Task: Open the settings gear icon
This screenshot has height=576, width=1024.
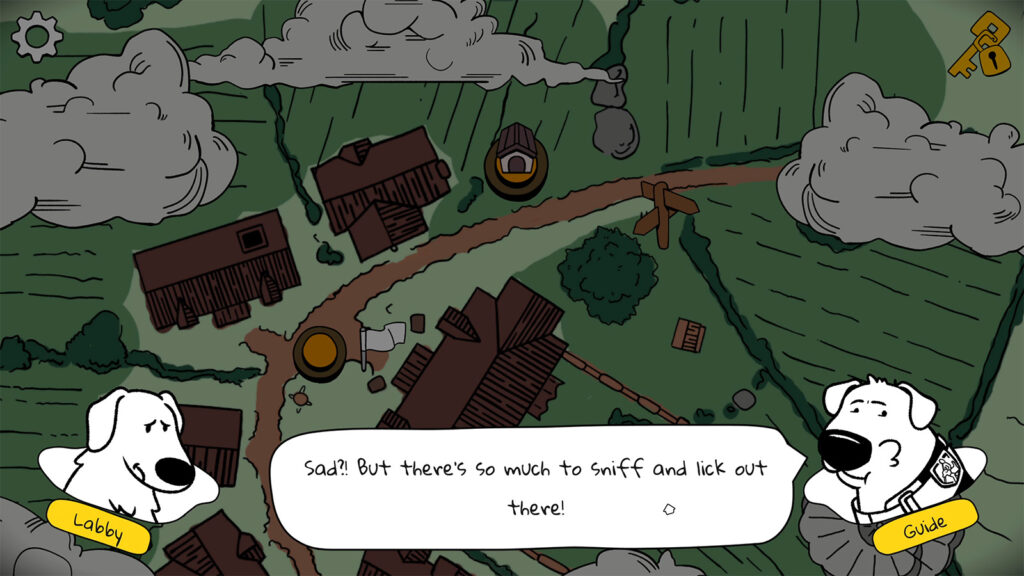Action: pos(37,37)
